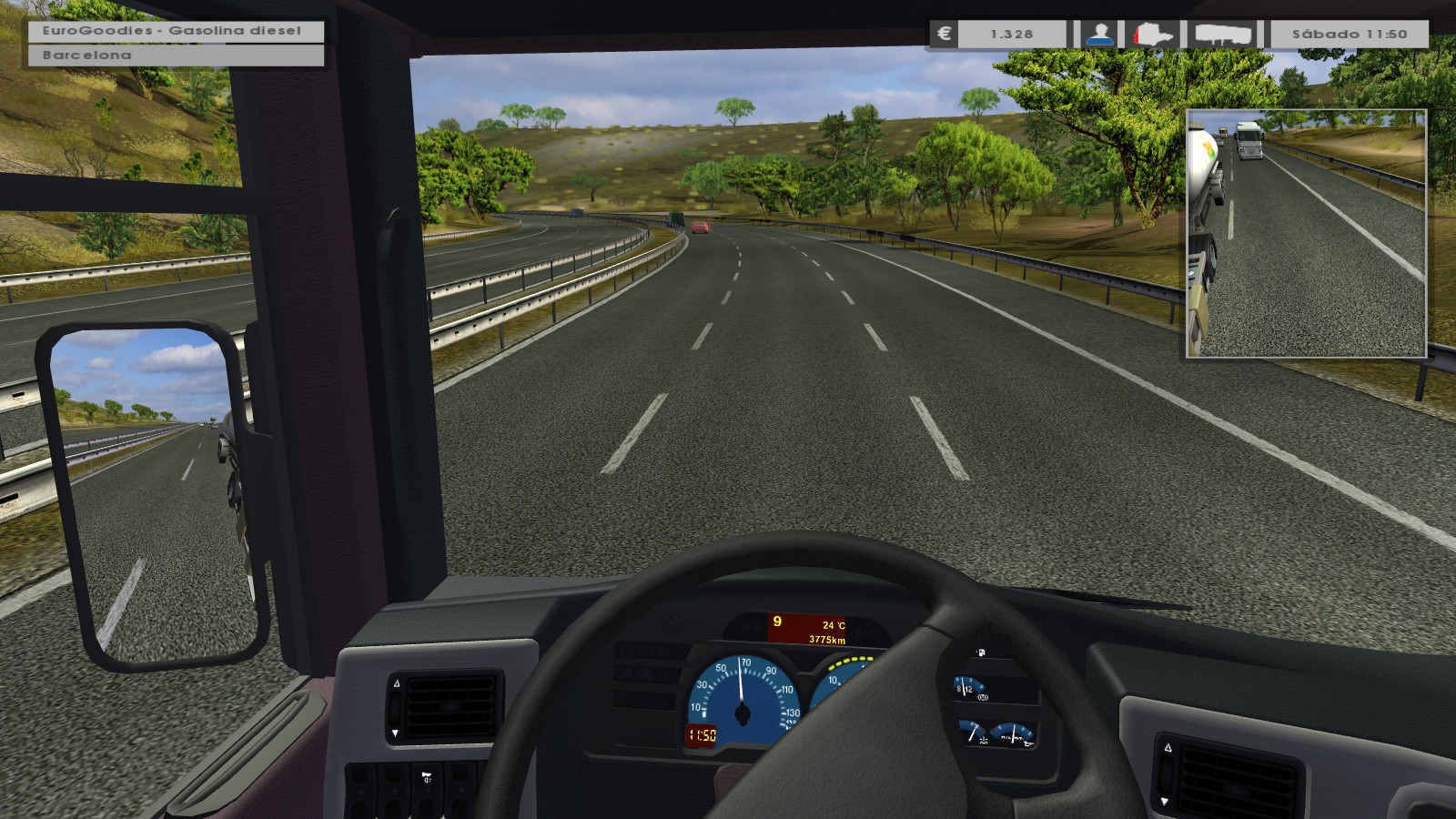Select the truck status icon
The height and width of the screenshot is (819, 1456).
1152,34
